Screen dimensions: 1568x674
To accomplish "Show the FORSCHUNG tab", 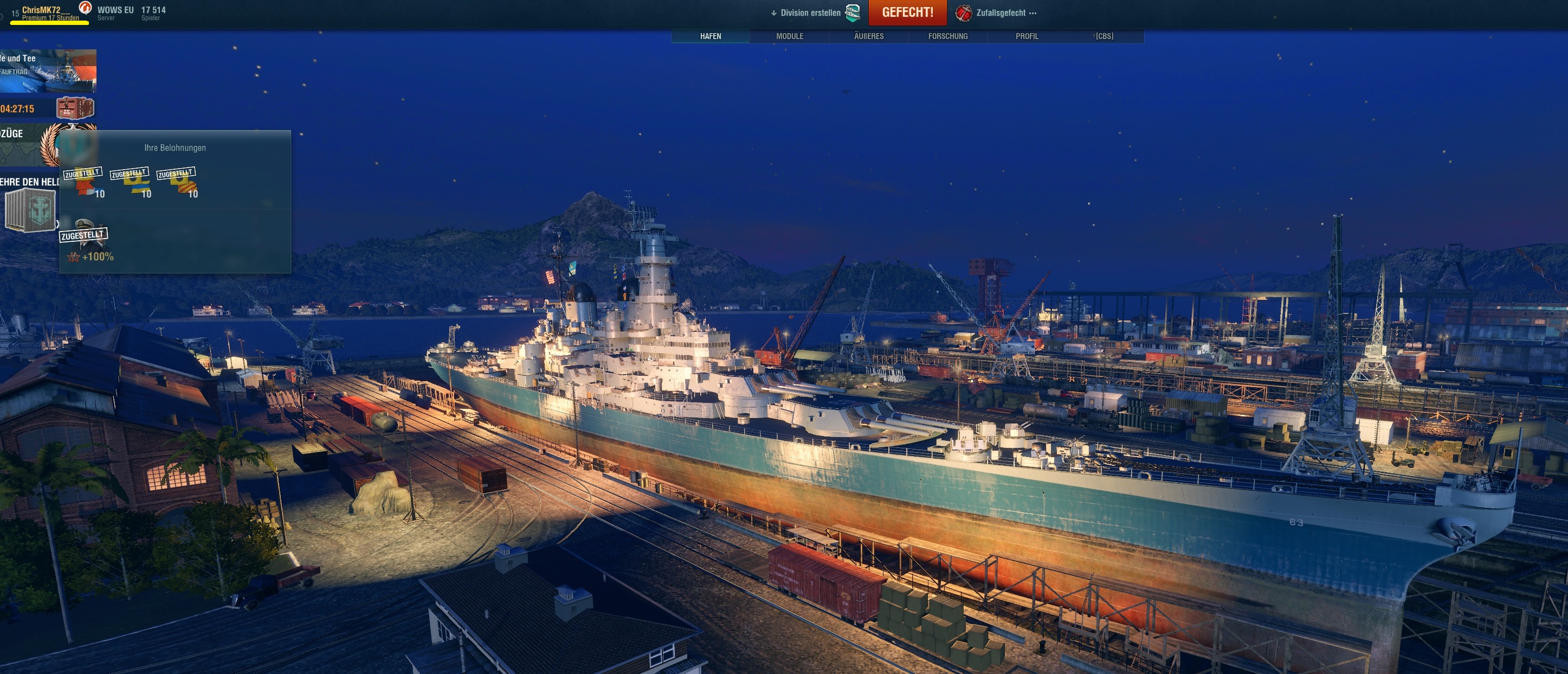I will click(948, 36).
